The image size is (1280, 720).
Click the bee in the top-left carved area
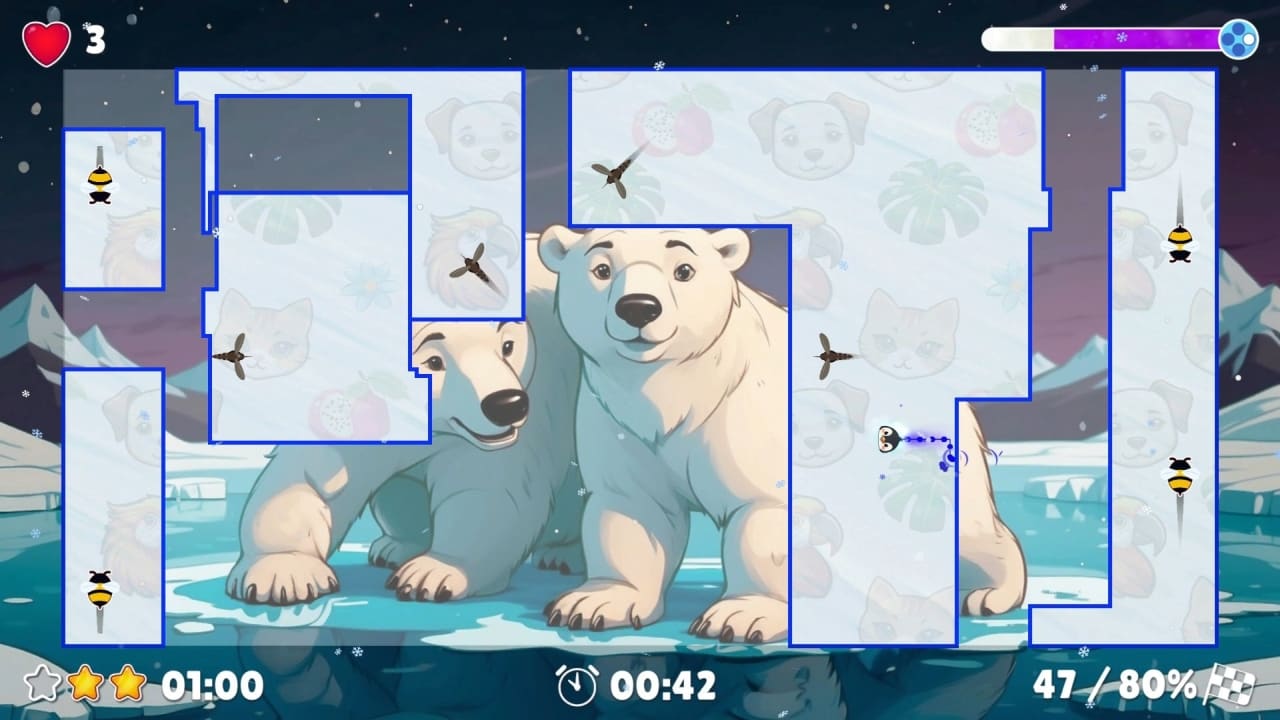98,185
